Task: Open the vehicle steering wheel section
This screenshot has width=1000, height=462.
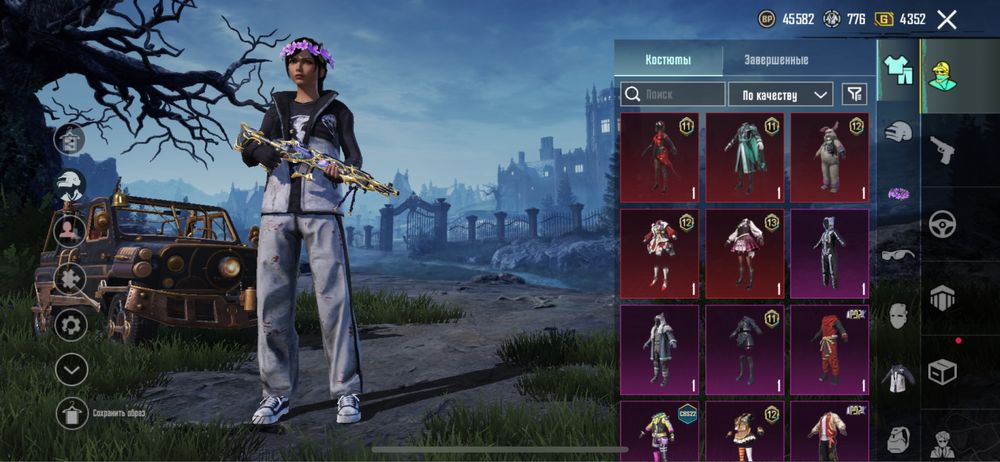Action: click(x=942, y=224)
